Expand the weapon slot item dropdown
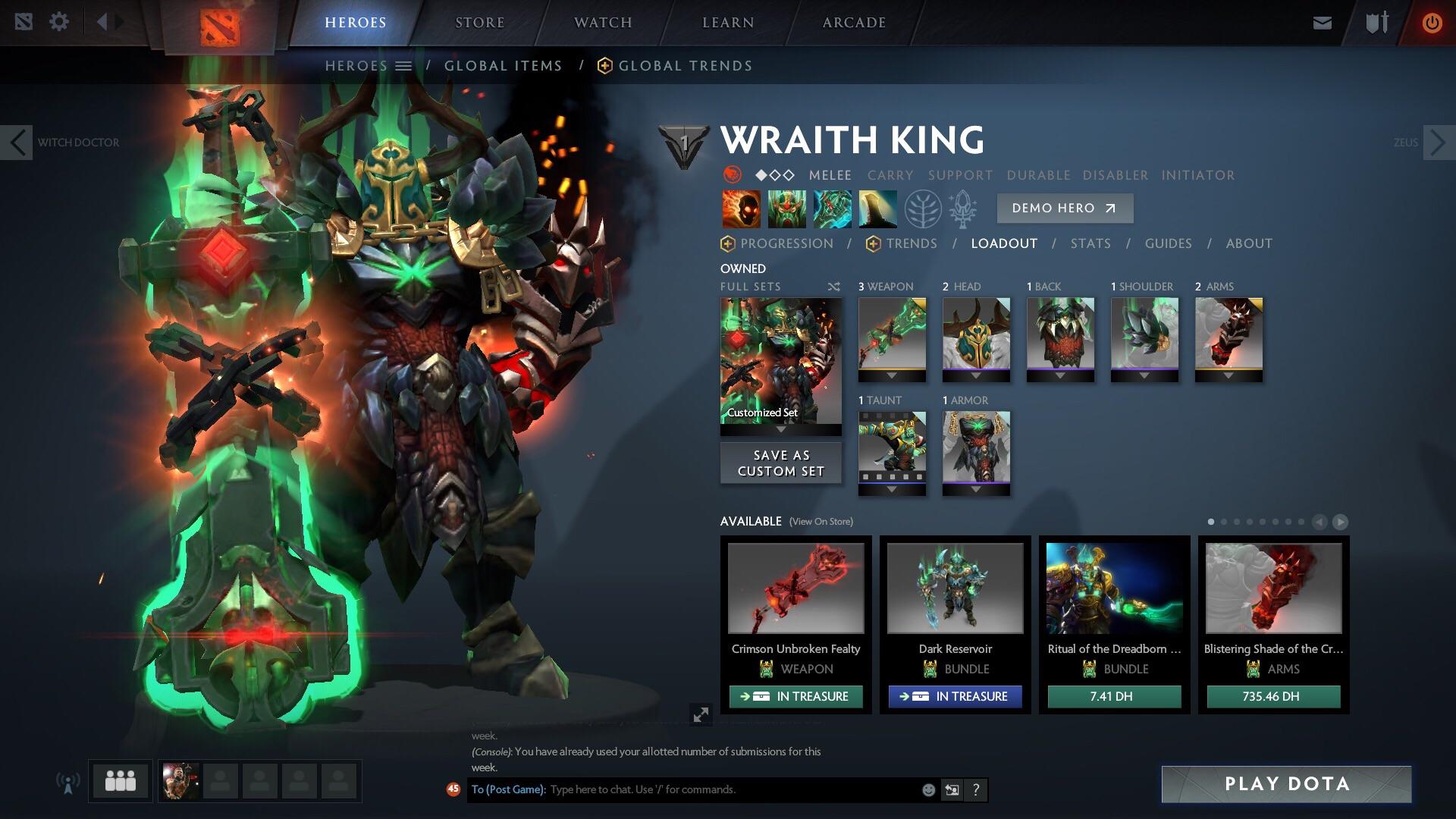Screen dimensions: 1456x819 (x=892, y=374)
